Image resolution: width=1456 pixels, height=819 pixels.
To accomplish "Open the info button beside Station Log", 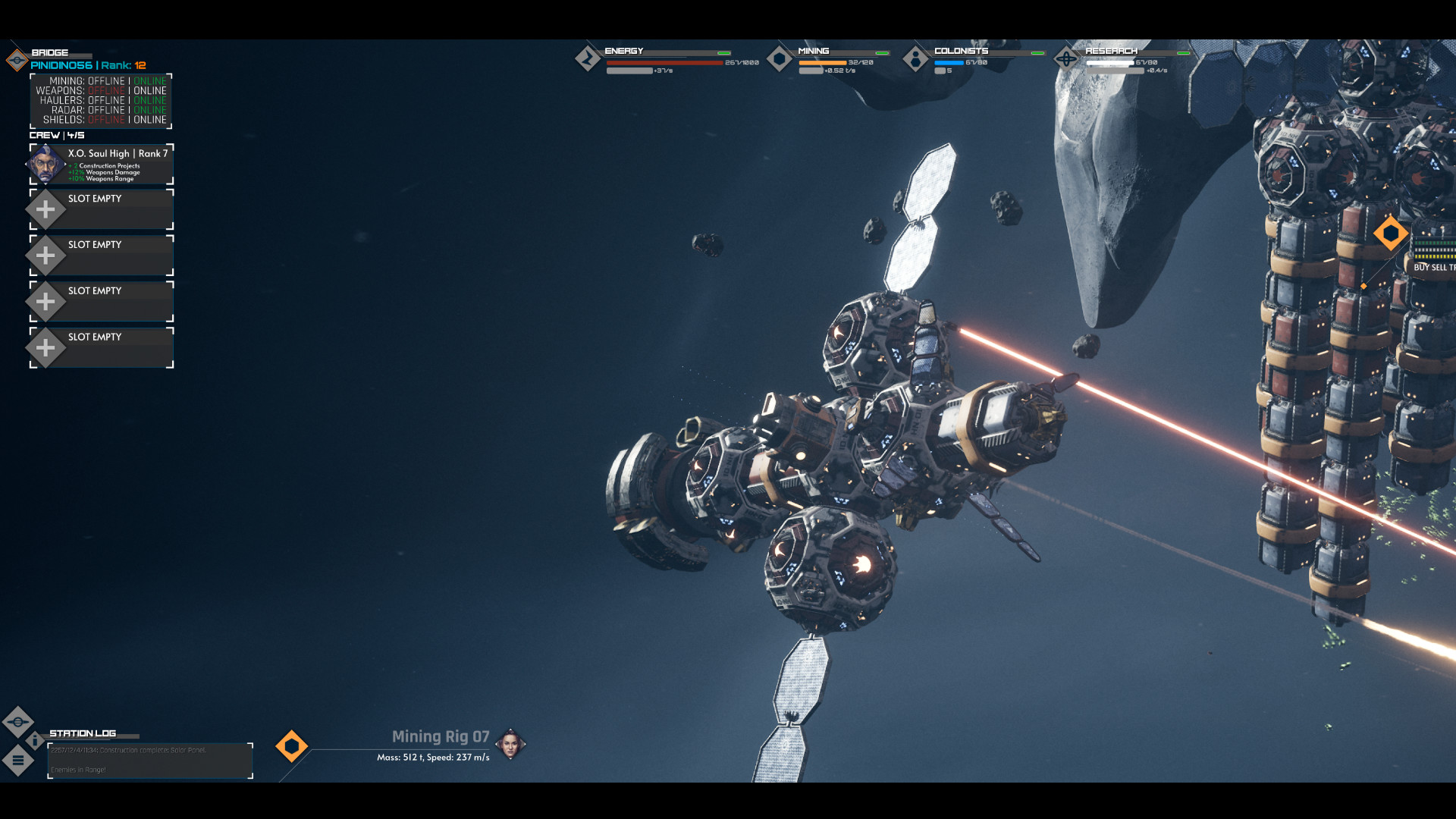I will [35, 740].
